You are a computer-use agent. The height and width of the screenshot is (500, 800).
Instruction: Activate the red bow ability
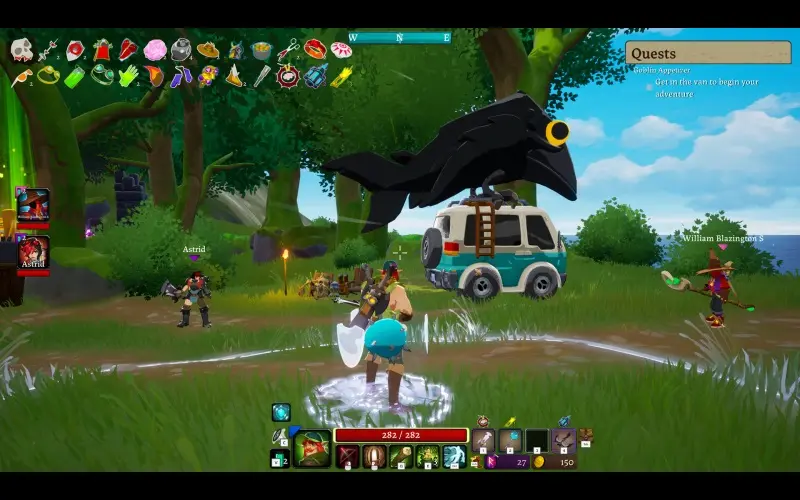pos(348,457)
